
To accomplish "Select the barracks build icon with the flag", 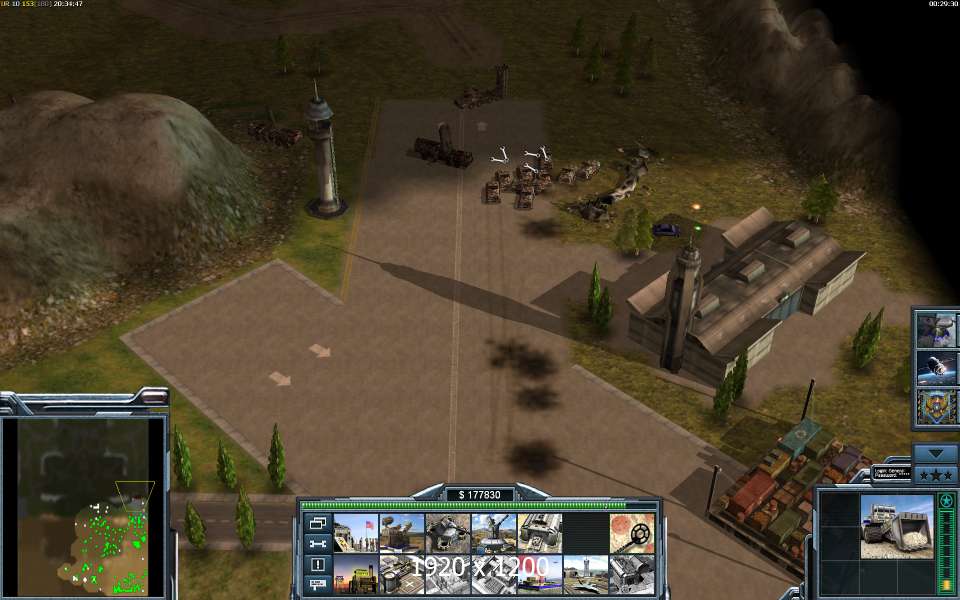I will 356,533.
